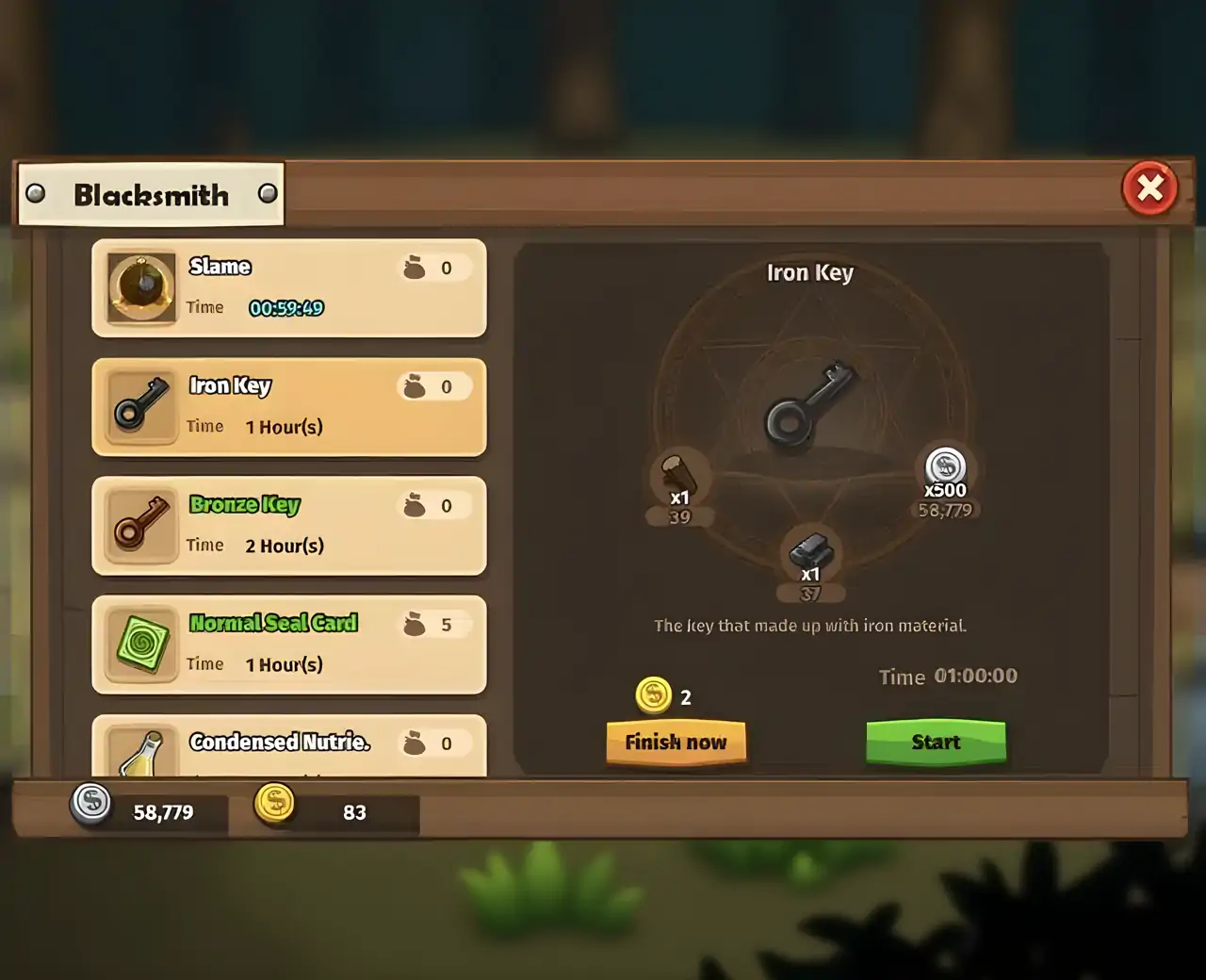Close the Blacksmith window

1149,188
